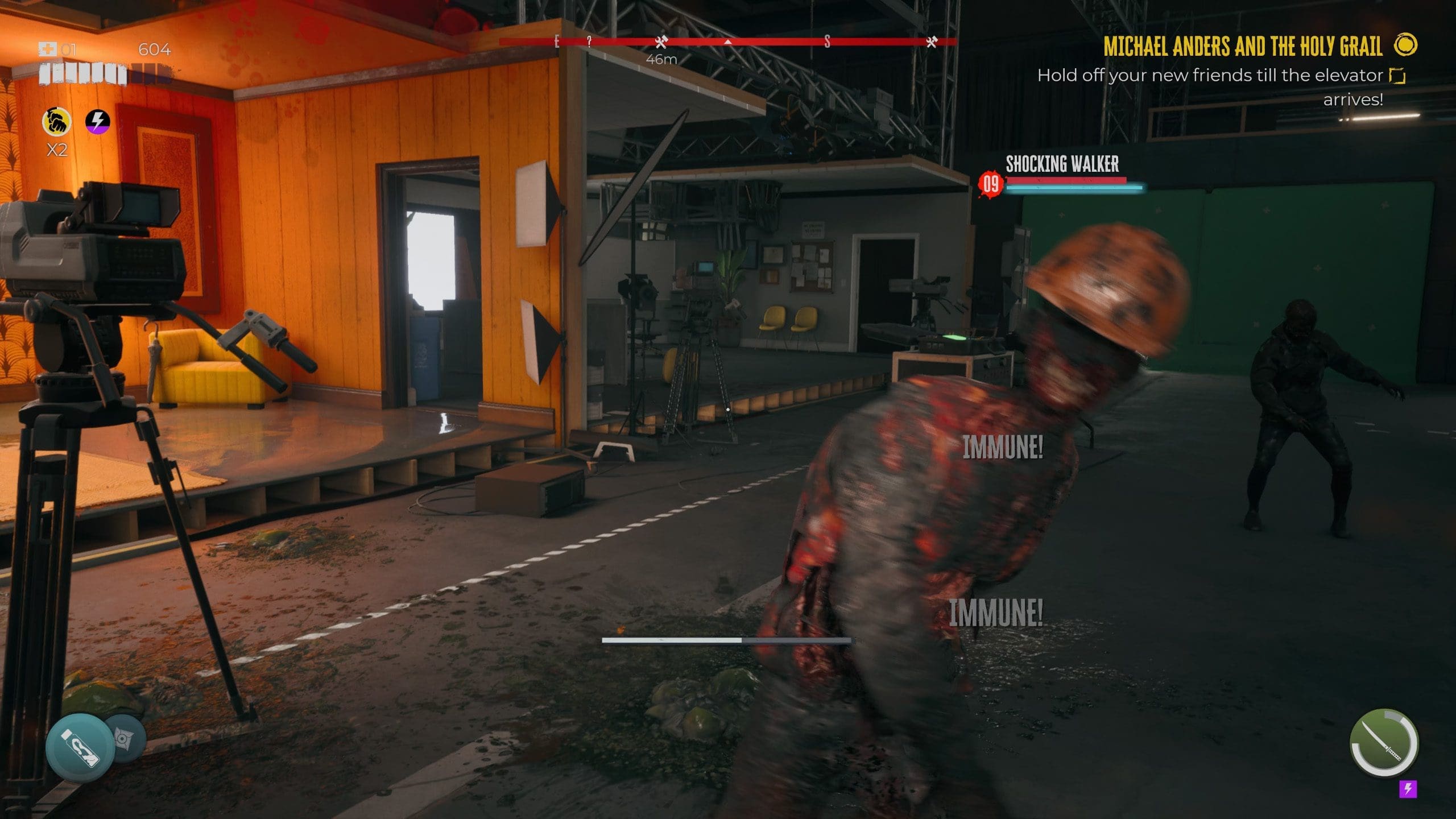Switch to the shuriken curveball slot
Viewport: 1456px width, 819px height.
[x=125, y=738]
